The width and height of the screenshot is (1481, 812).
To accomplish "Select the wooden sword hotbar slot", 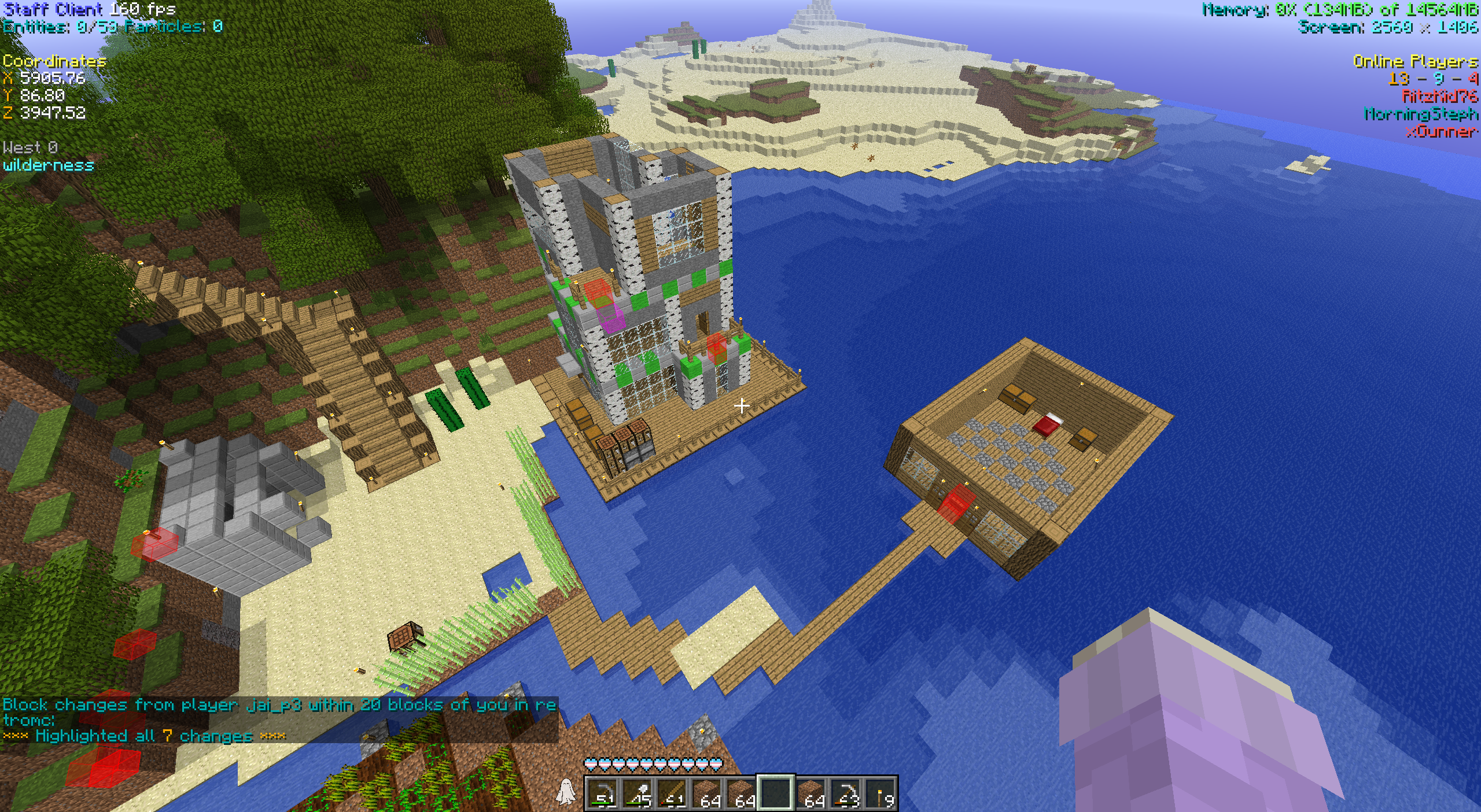I will tap(672, 793).
